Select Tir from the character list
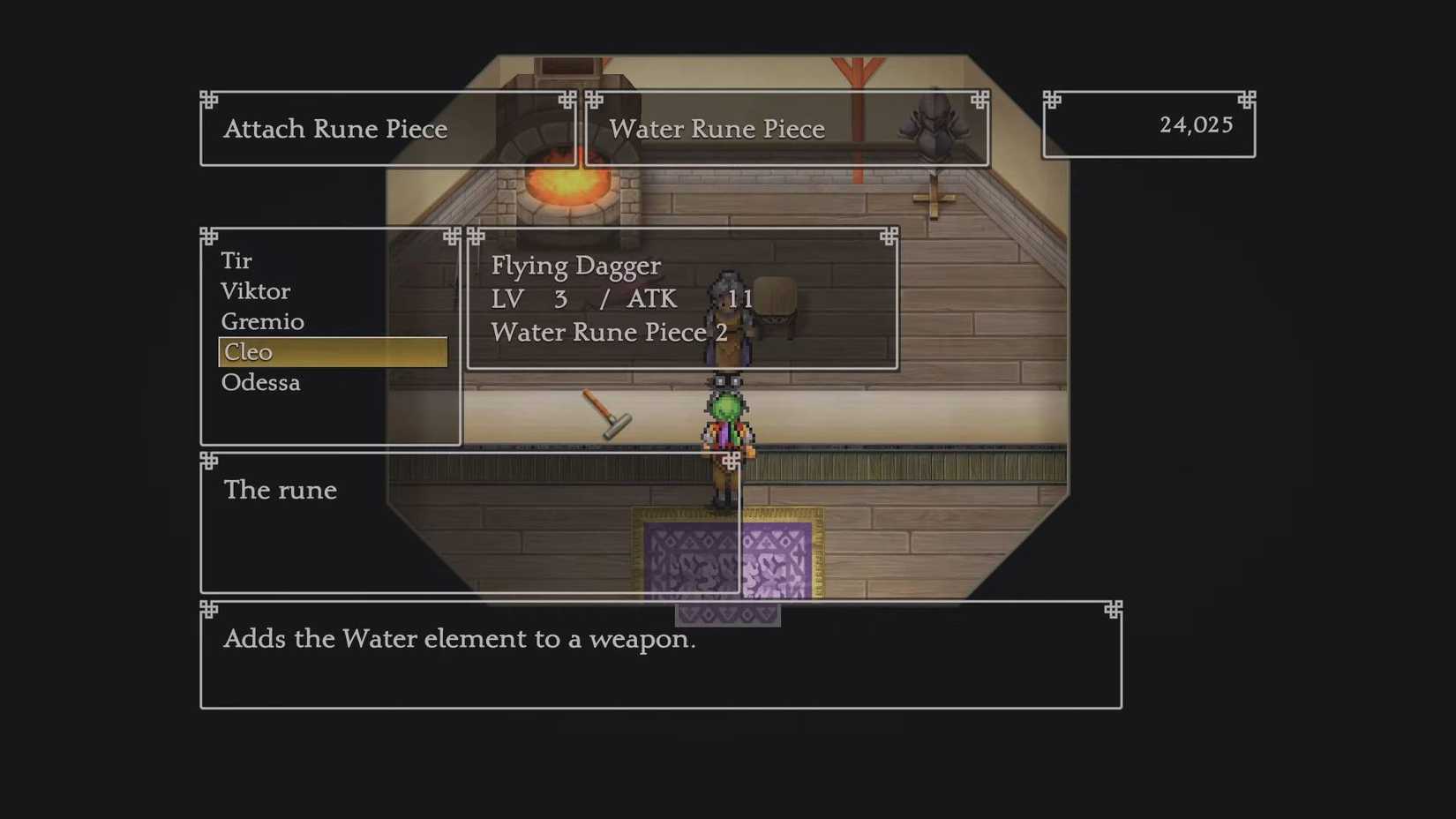 (236, 260)
